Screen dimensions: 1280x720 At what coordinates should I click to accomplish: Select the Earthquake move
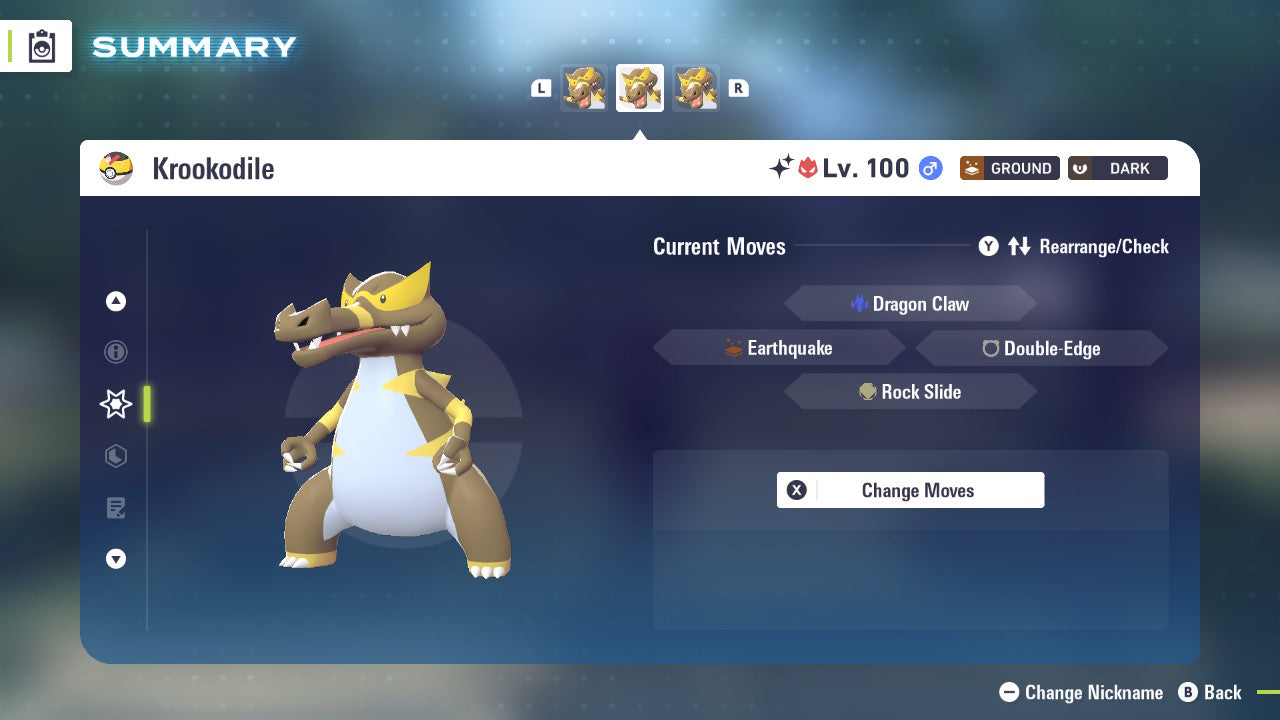coord(780,347)
